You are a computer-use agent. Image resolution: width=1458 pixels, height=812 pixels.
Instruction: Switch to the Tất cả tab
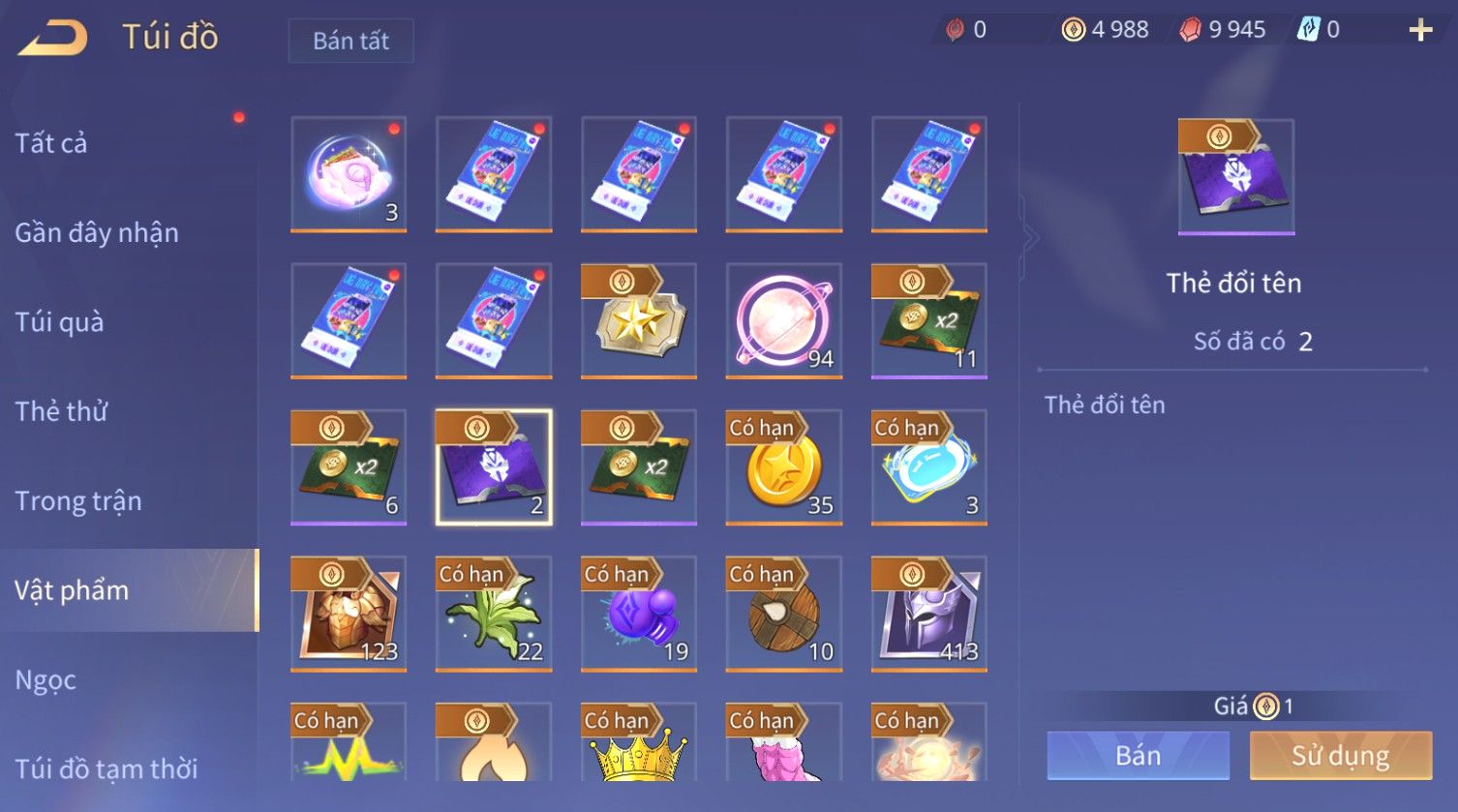51,143
